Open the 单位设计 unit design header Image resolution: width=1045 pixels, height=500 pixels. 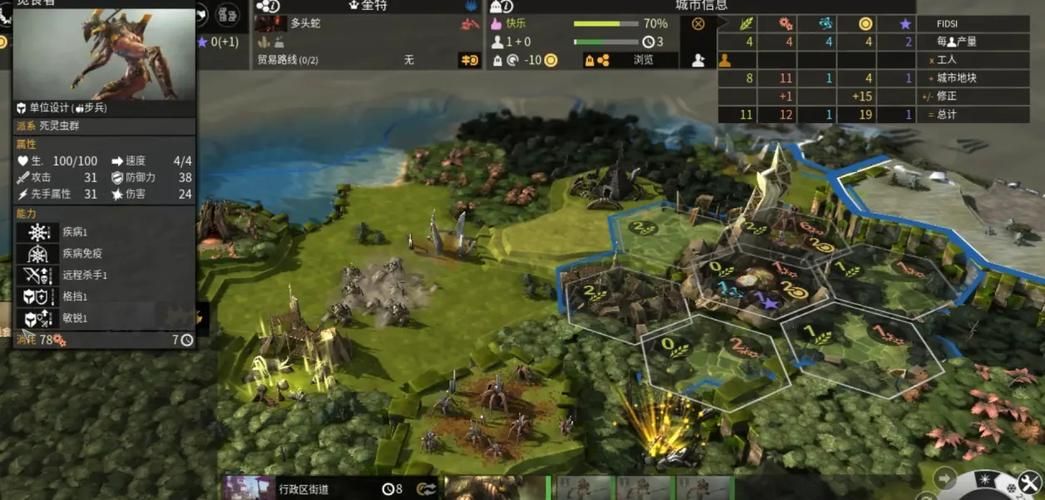click(x=60, y=107)
